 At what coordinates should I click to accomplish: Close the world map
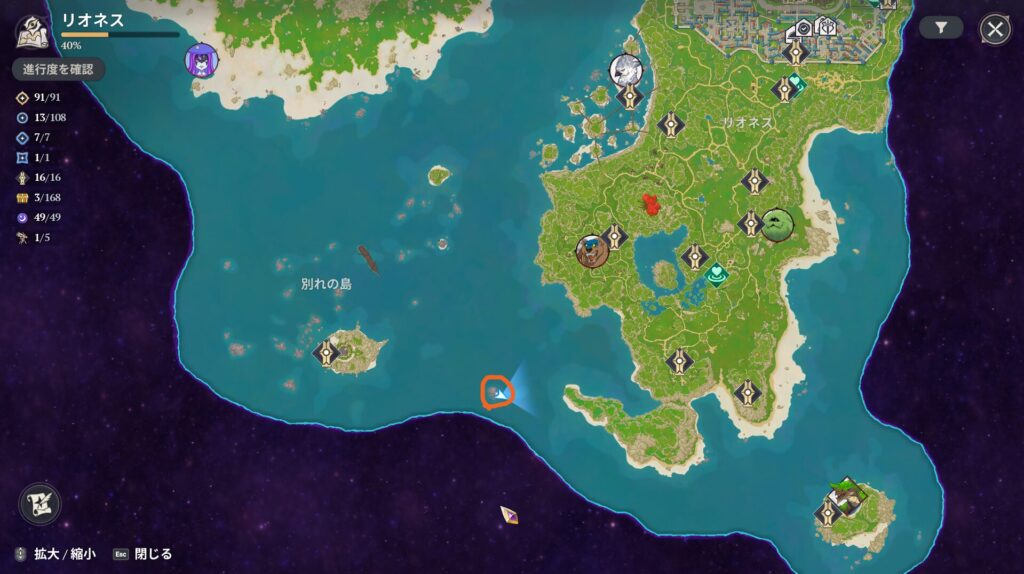[x=995, y=29]
